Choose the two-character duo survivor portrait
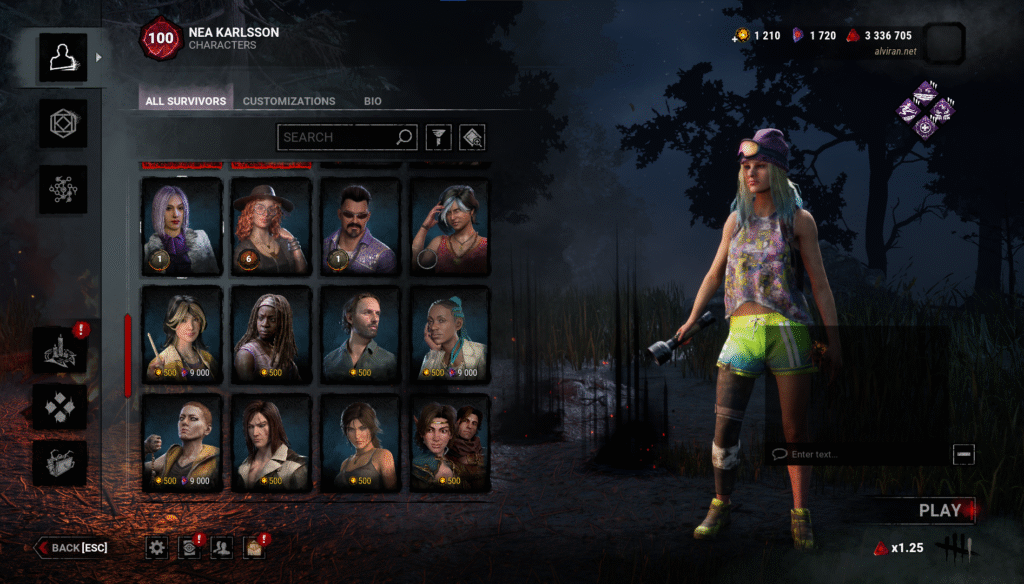The width and height of the screenshot is (1024, 584). coord(451,443)
